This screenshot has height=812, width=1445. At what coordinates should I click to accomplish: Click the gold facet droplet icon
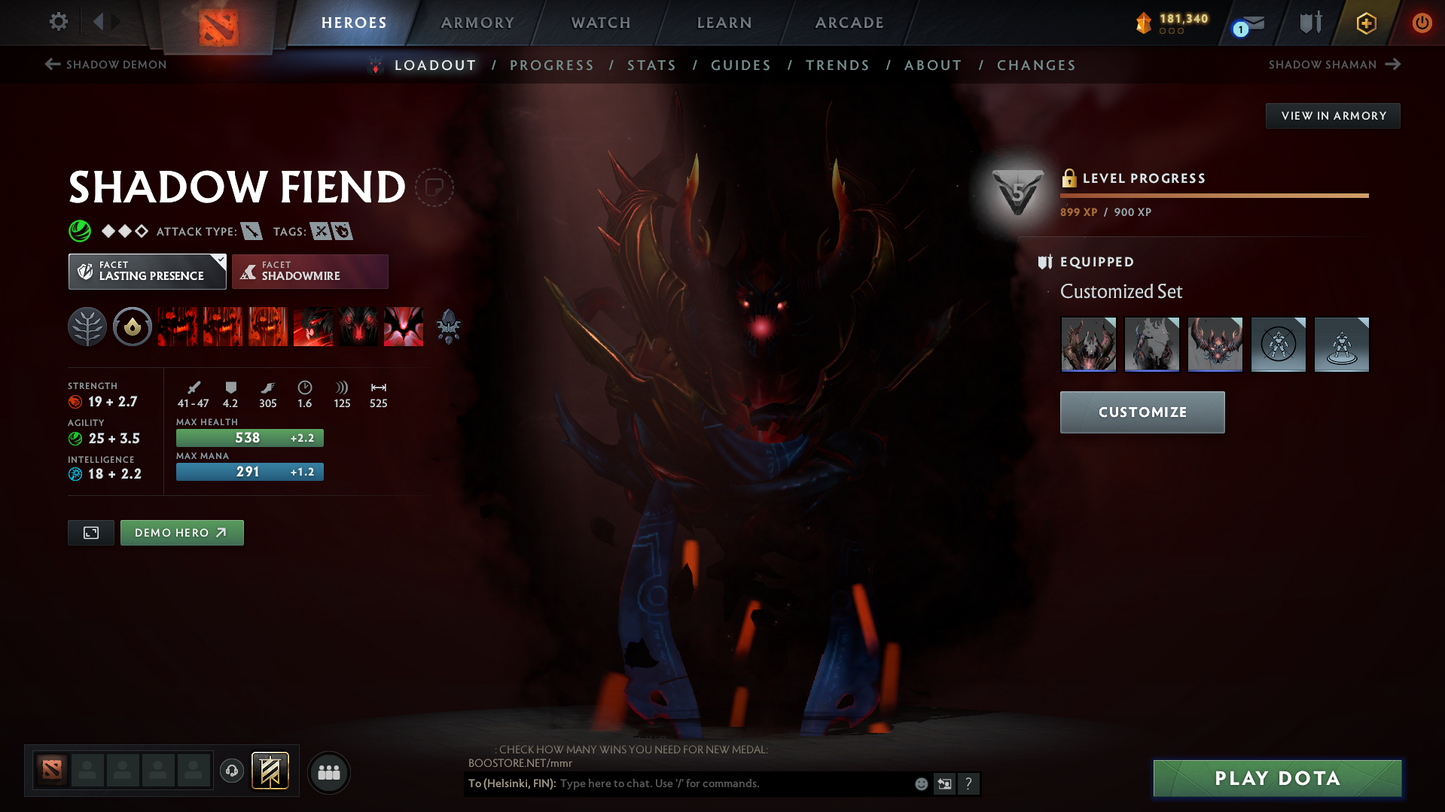click(132, 326)
